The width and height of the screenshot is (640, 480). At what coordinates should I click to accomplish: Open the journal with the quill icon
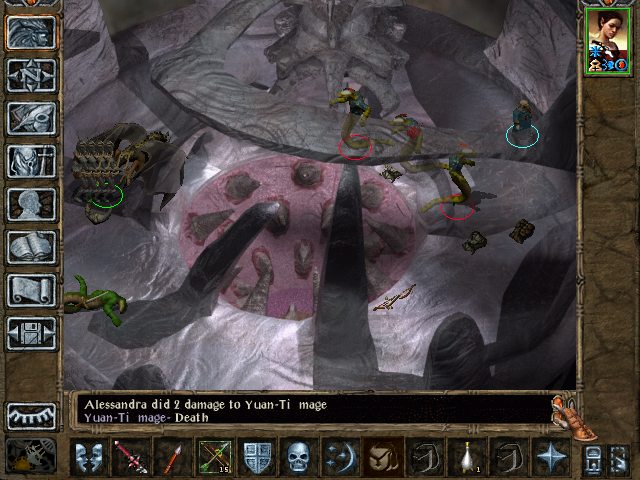[x=31, y=118]
